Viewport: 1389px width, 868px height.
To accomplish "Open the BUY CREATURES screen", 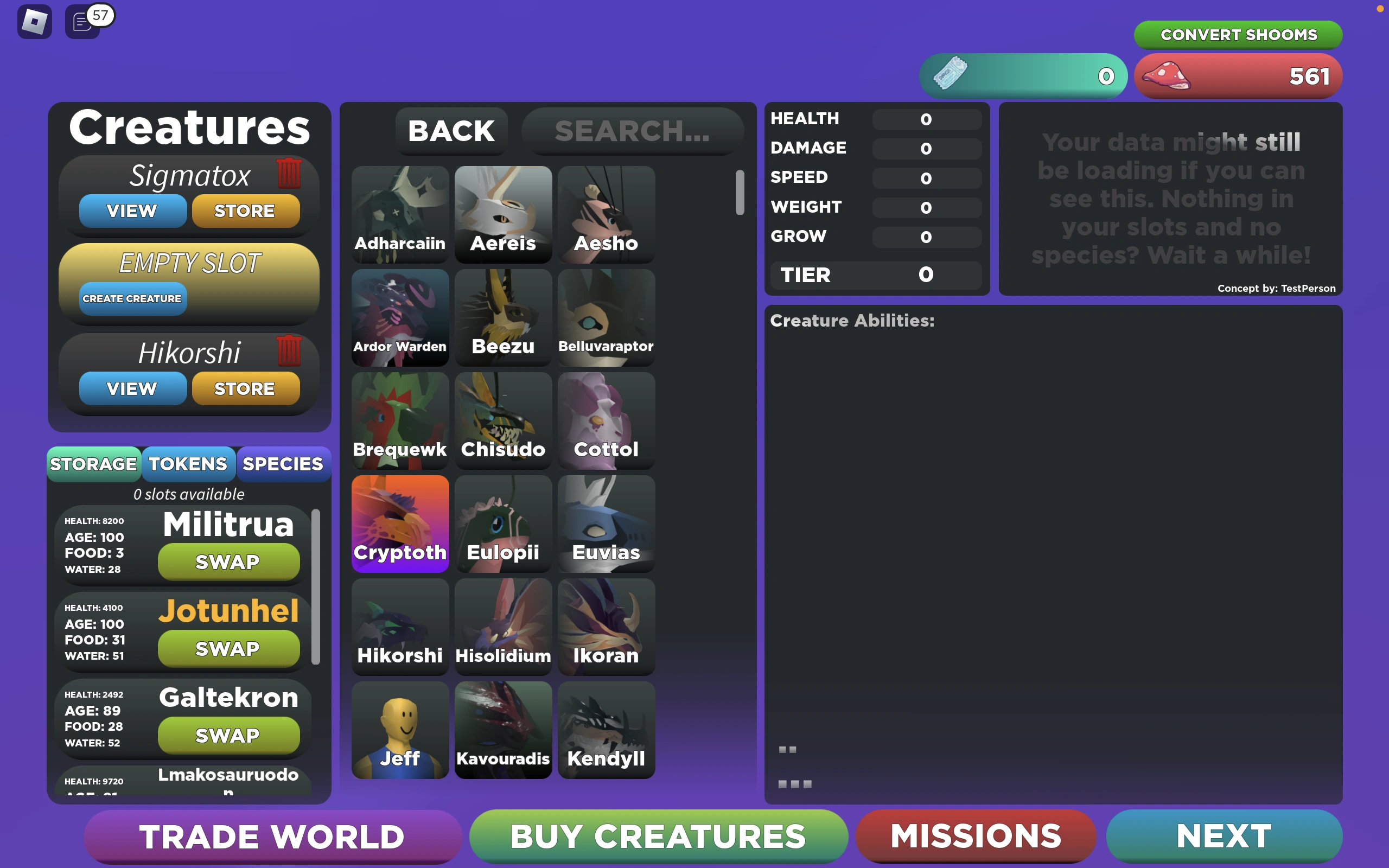I will point(658,837).
